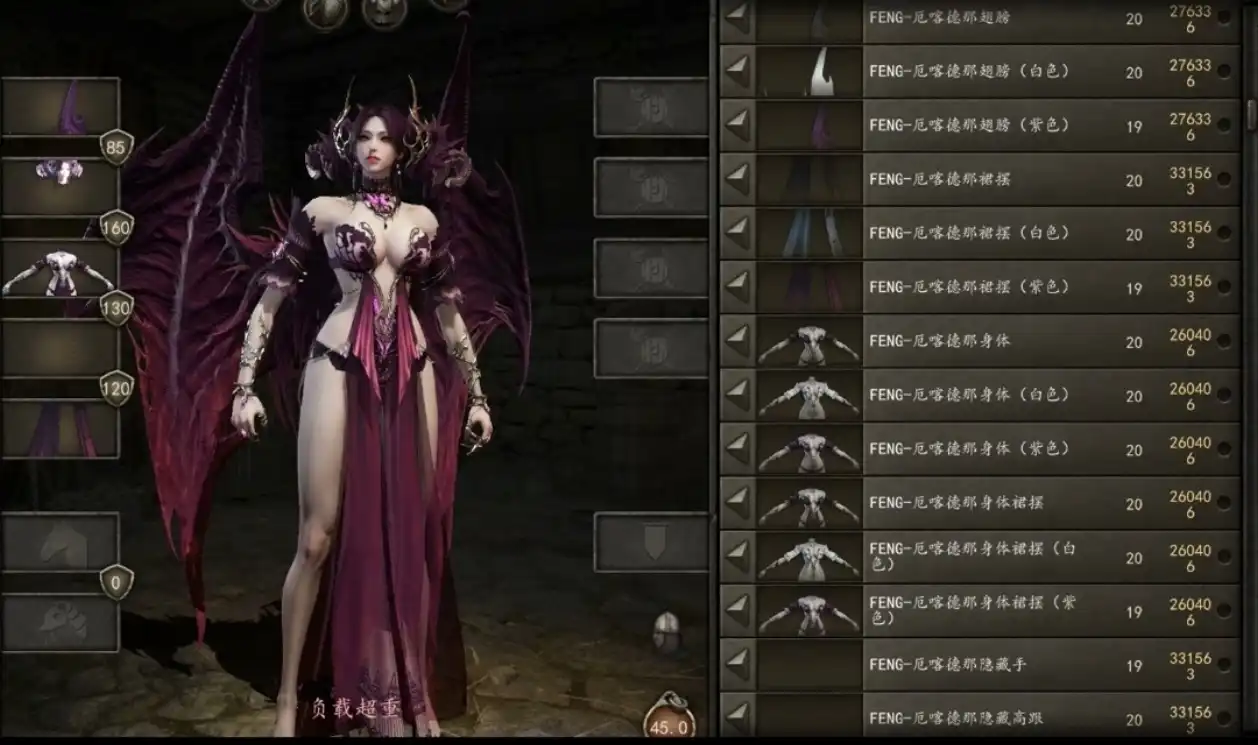Select the equipped body armor slot

click(x=60, y=270)
